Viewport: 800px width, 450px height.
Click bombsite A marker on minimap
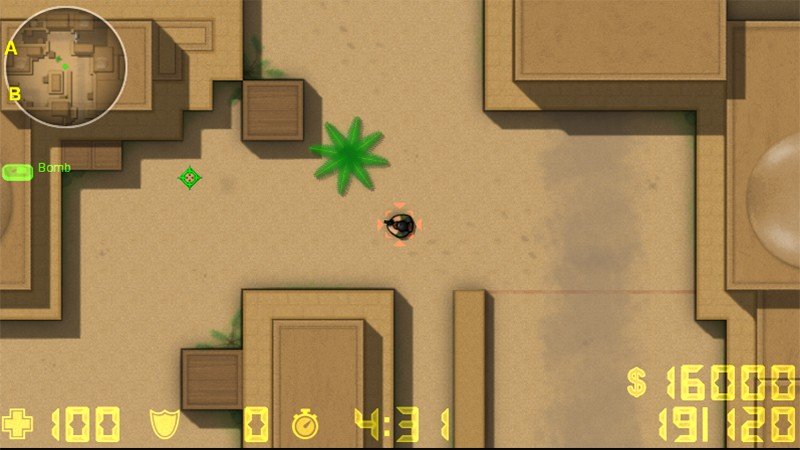tap(12, 48)
